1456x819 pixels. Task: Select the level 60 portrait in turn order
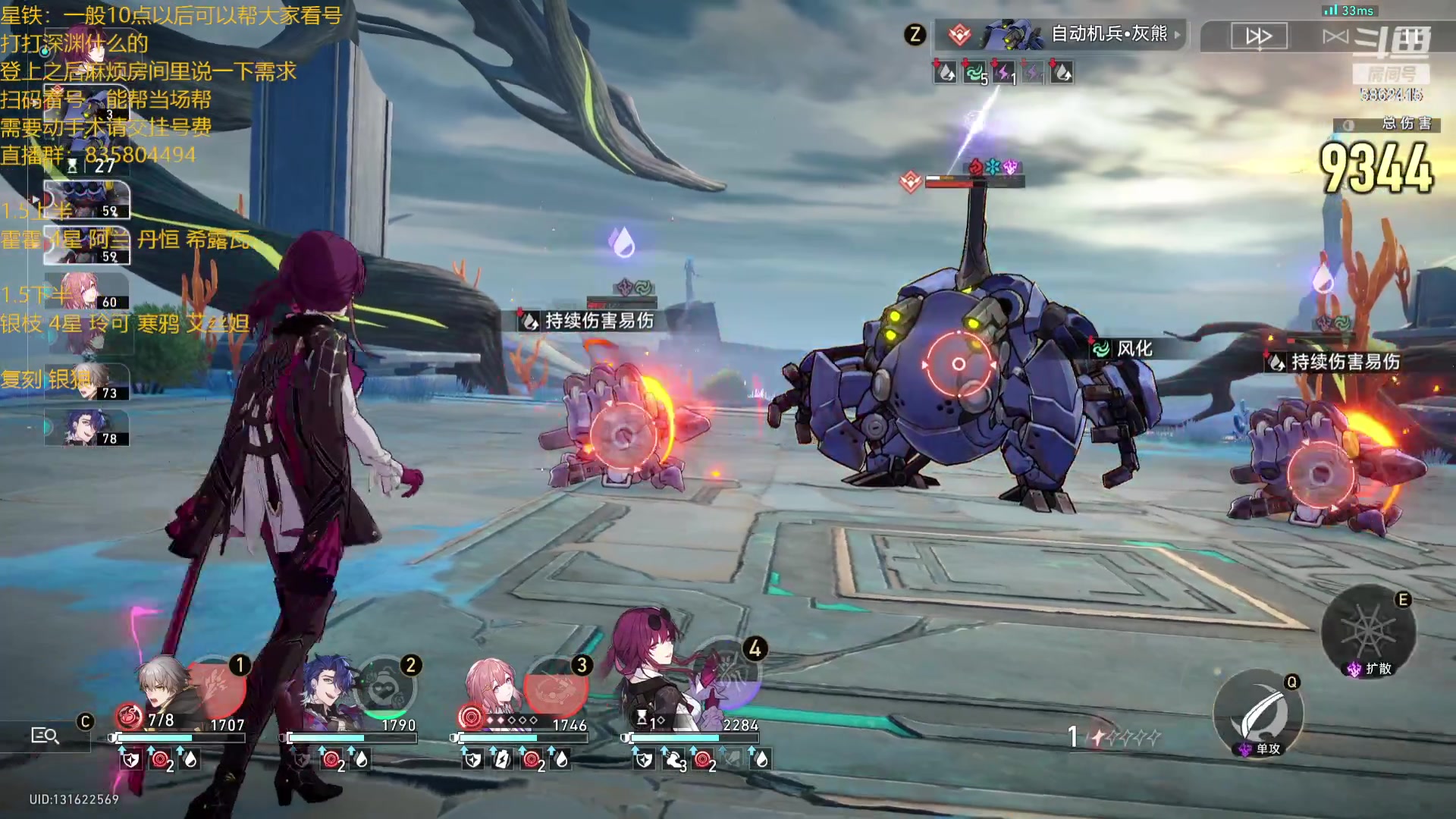click(x=86, y=291)
